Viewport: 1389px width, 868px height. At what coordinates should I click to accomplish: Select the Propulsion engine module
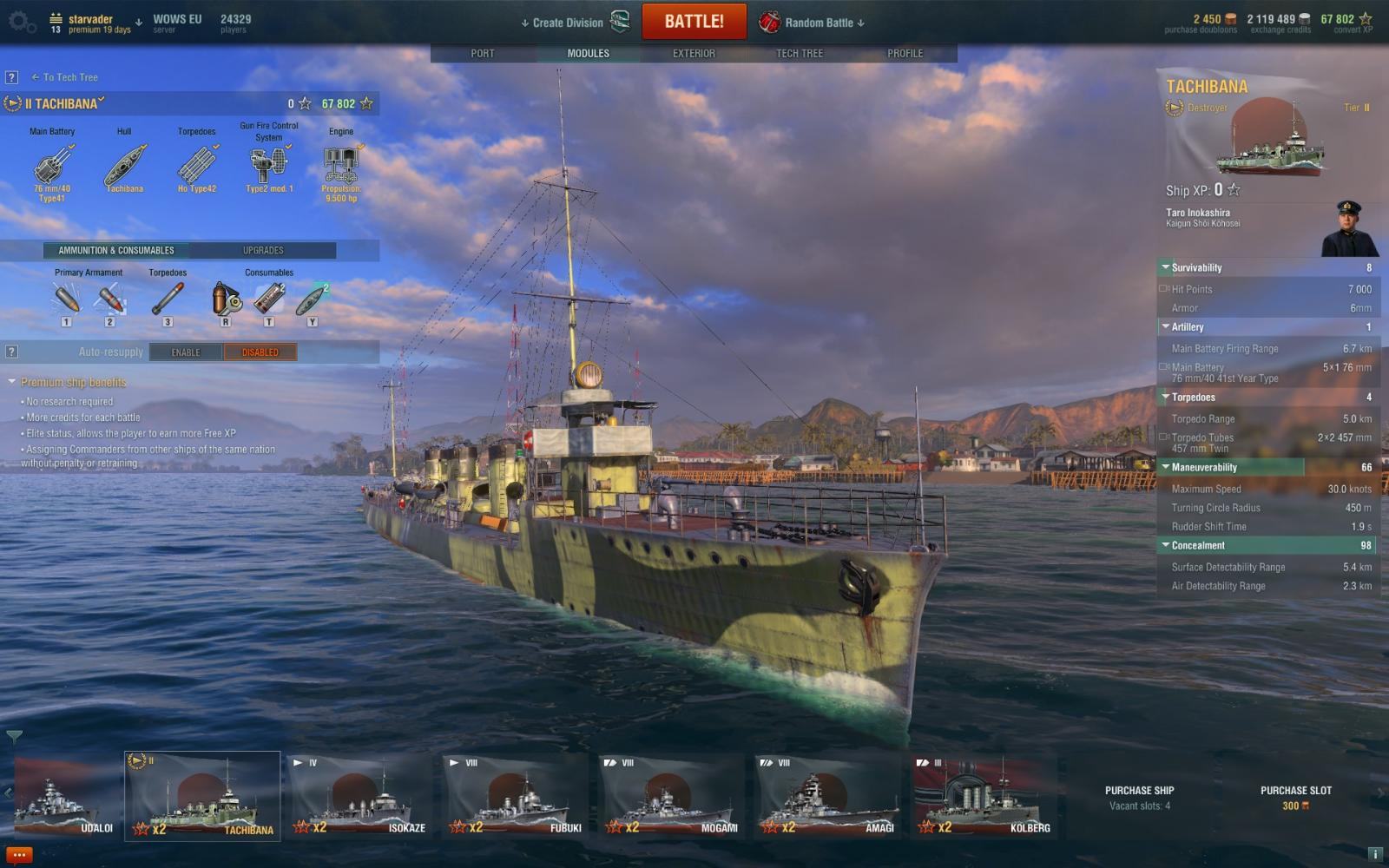point(341,167)
